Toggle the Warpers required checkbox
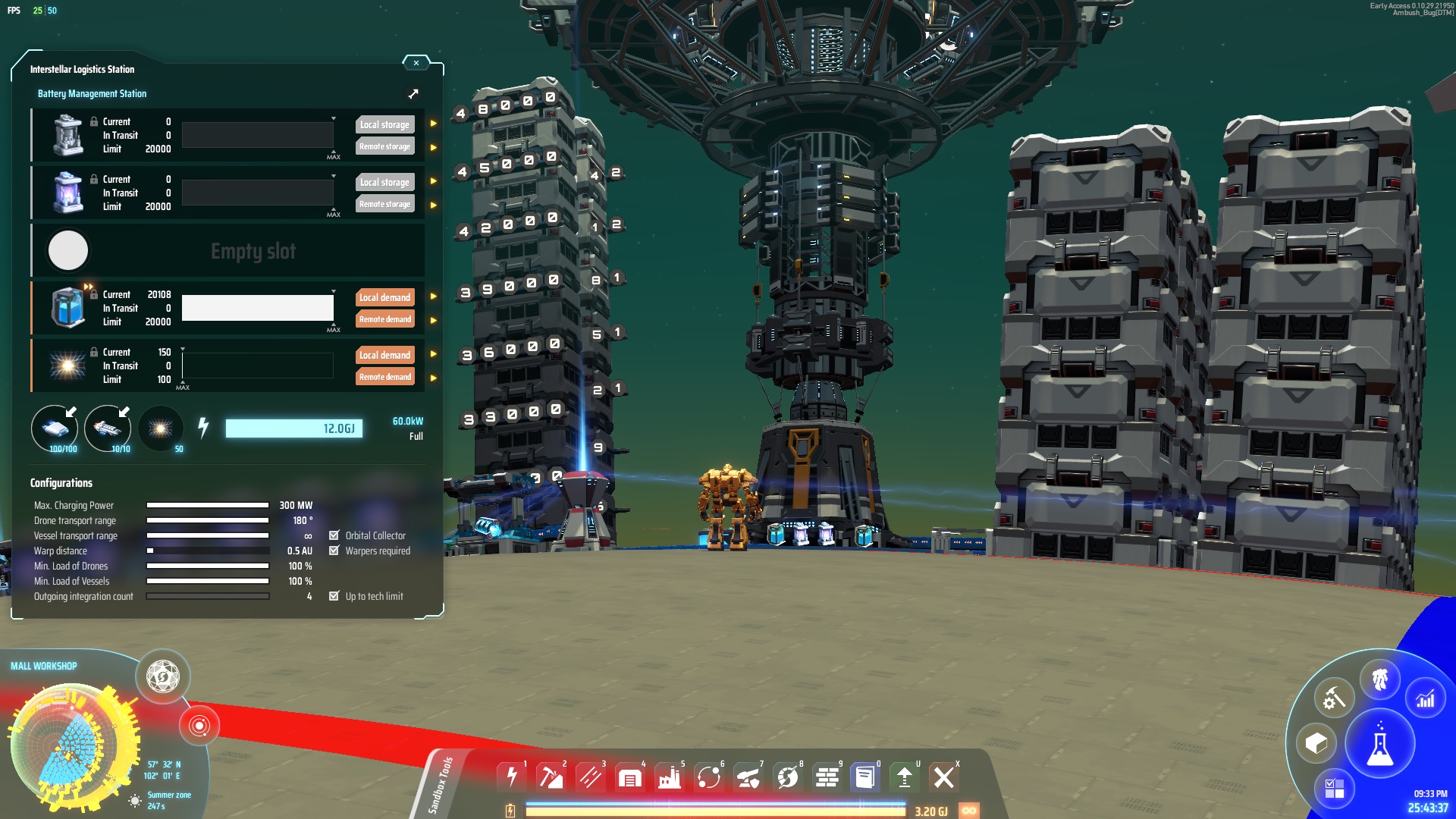Image resolution: width=1456 pixels, height=819 pixels. tap(334, 551)
